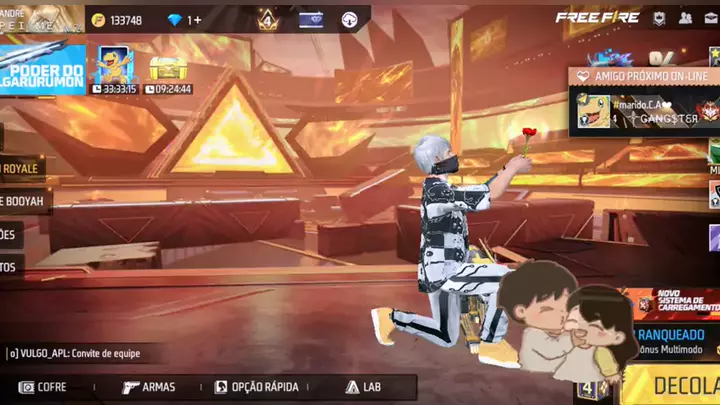Tap the yellow Decolar start button

point(680,386)
